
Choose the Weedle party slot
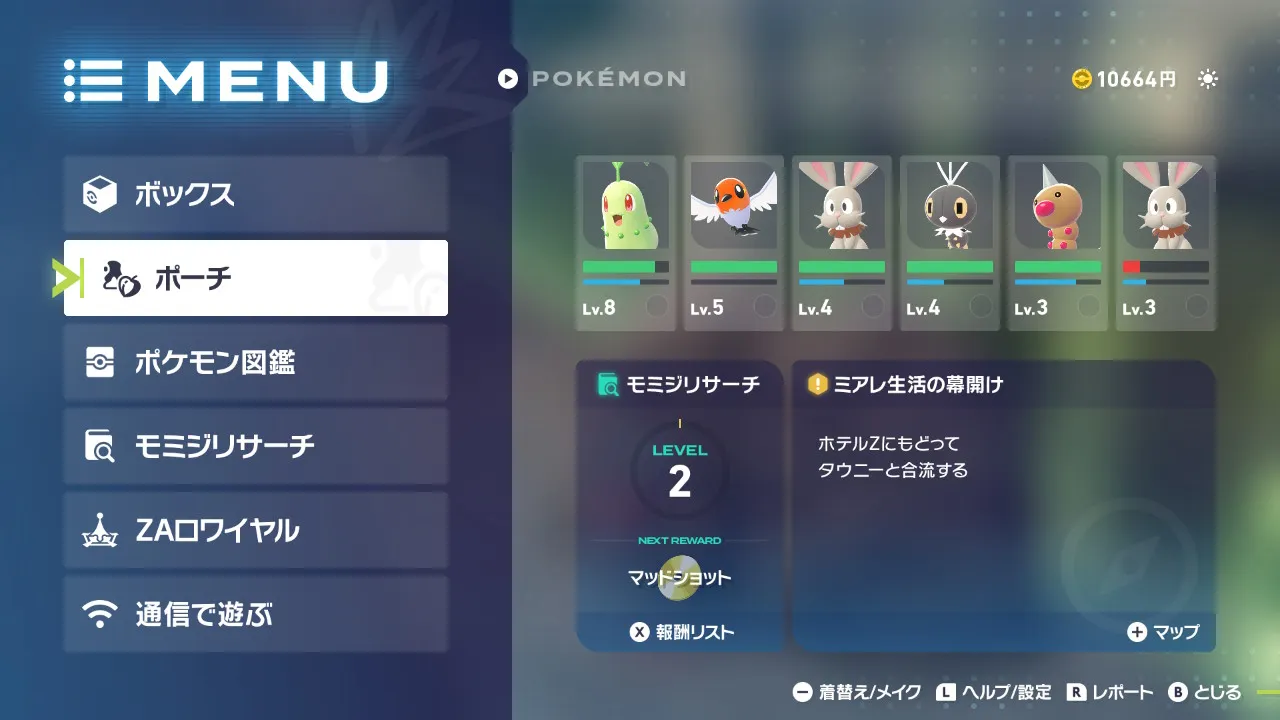click(1058, 243)
